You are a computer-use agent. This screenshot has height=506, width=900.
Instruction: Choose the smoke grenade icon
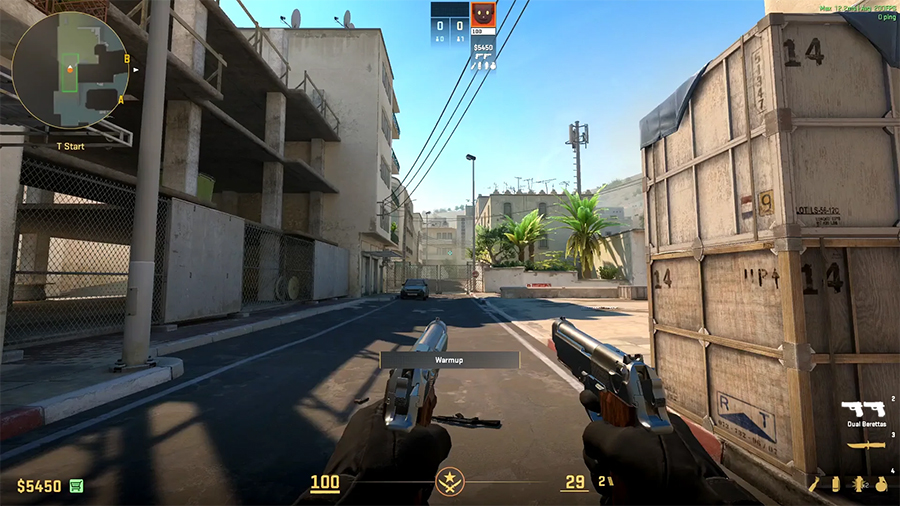pyautogui.click(x=836, y=484)
